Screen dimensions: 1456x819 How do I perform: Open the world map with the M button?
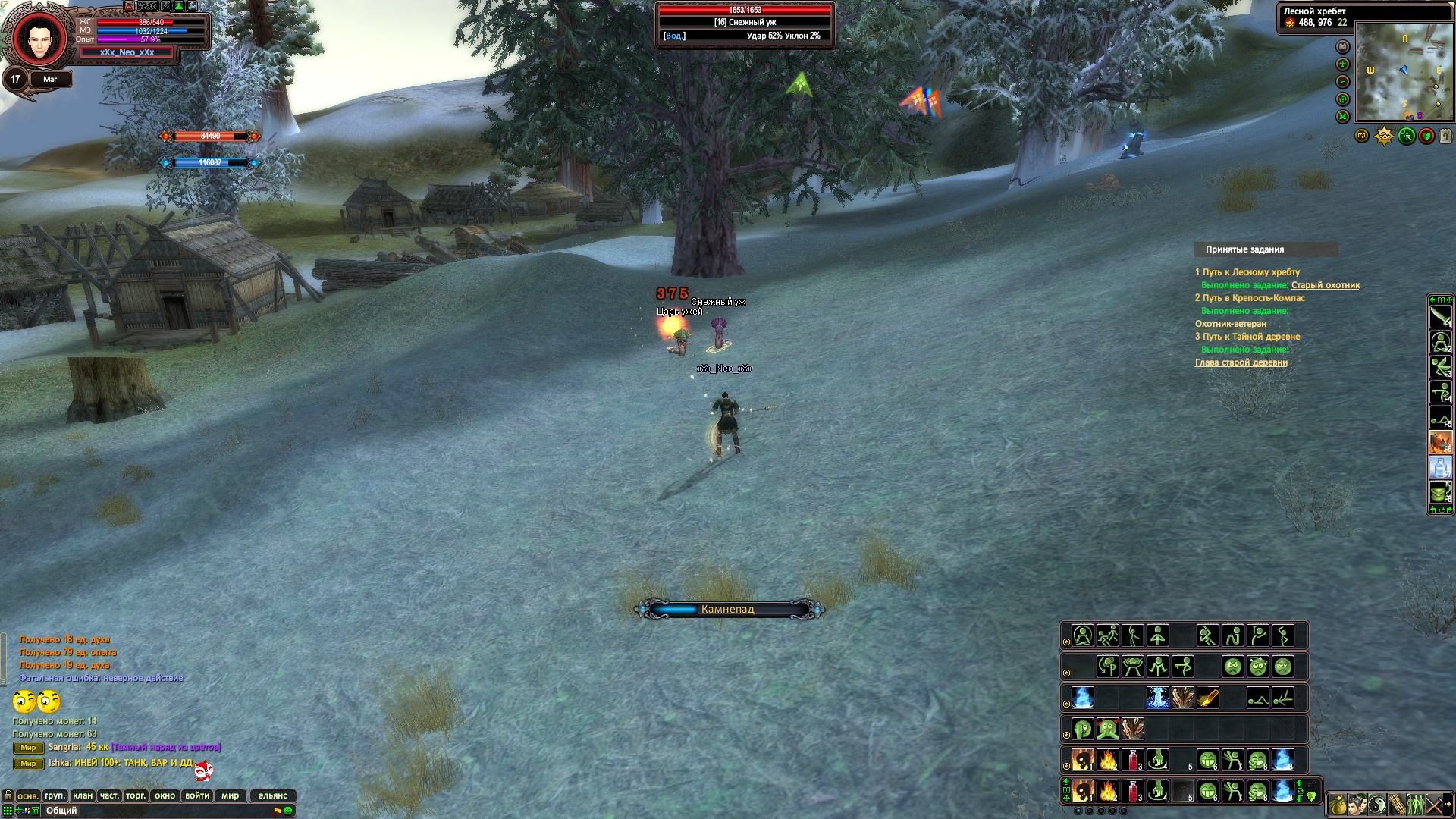click(x=1343, y=117)
